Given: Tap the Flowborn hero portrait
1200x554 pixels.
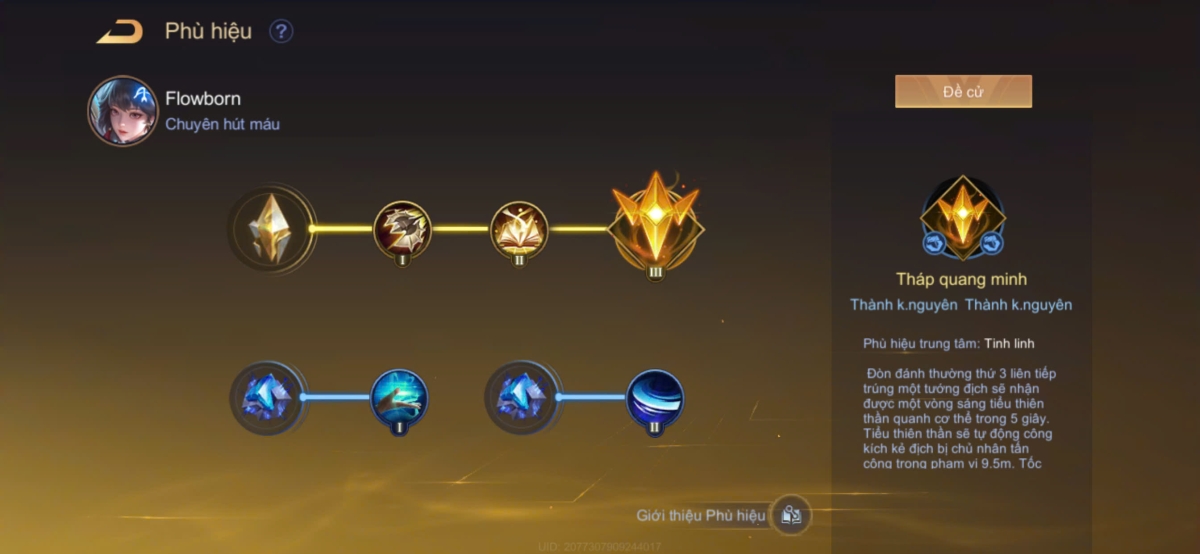Looking at the screenshot, I should click(x=123, y=111).
